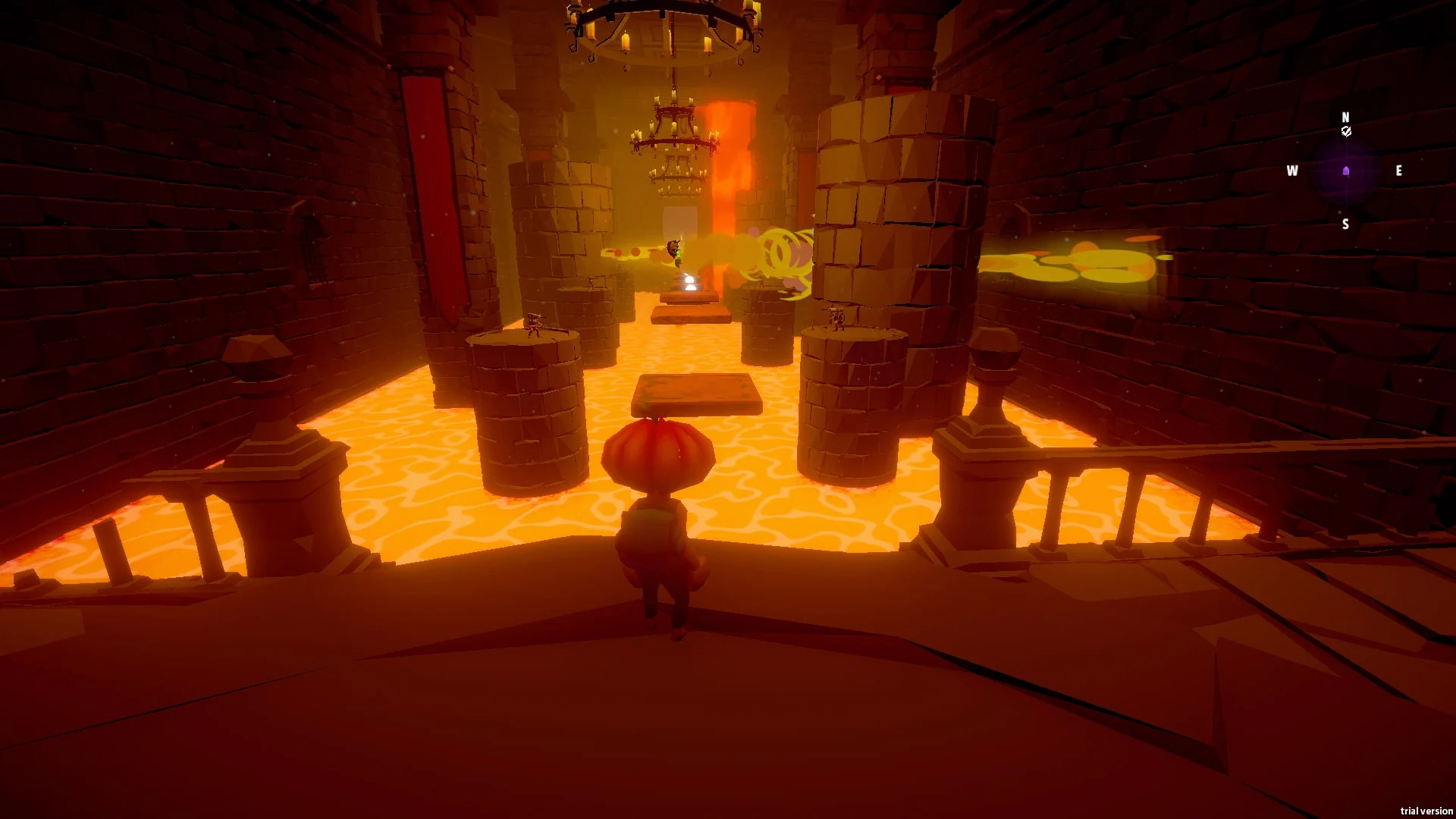This screenshot has width=1456, height=819.
Task: Select the purple player arrow at compass center
Action: pos(1346,171)
